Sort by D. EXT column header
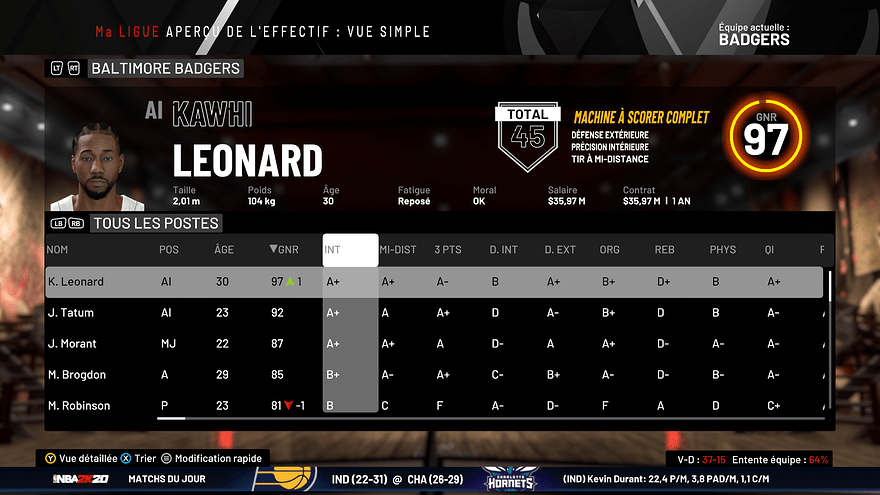The image size is (880, 495). coord(560,250)
